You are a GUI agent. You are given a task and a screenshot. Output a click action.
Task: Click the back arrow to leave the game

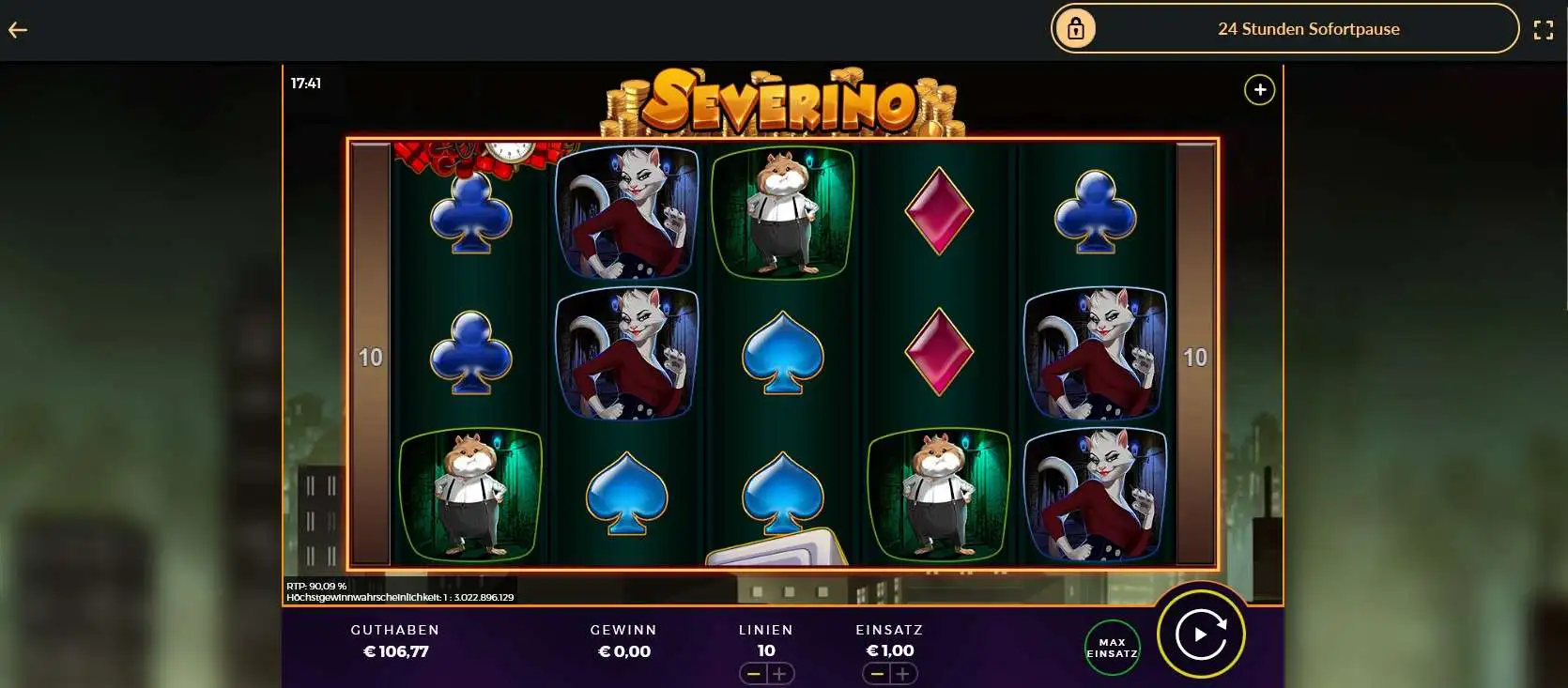tap(17, 29)
